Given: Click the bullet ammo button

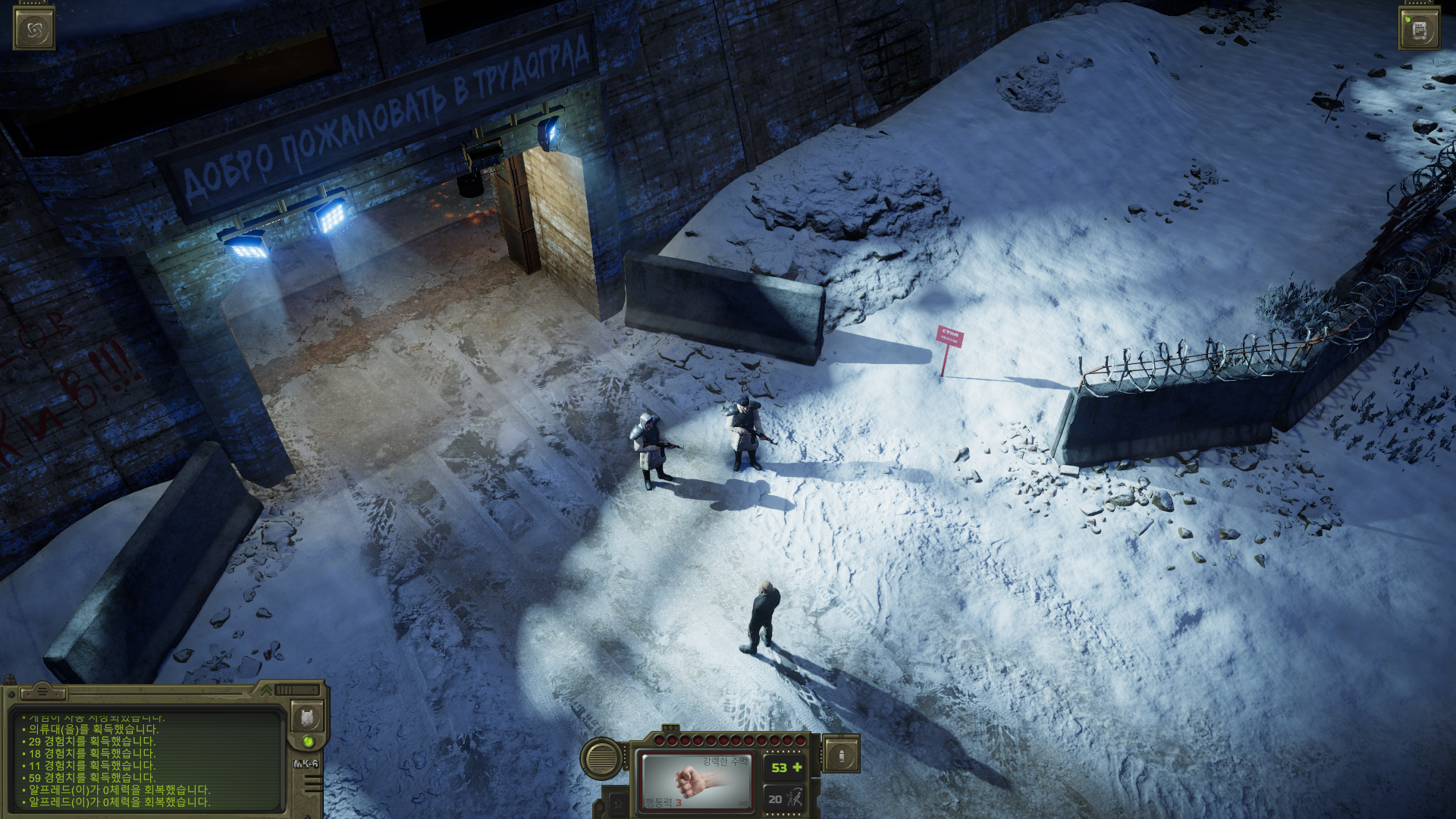Looking at the screenshot, I should click(841, 755).
